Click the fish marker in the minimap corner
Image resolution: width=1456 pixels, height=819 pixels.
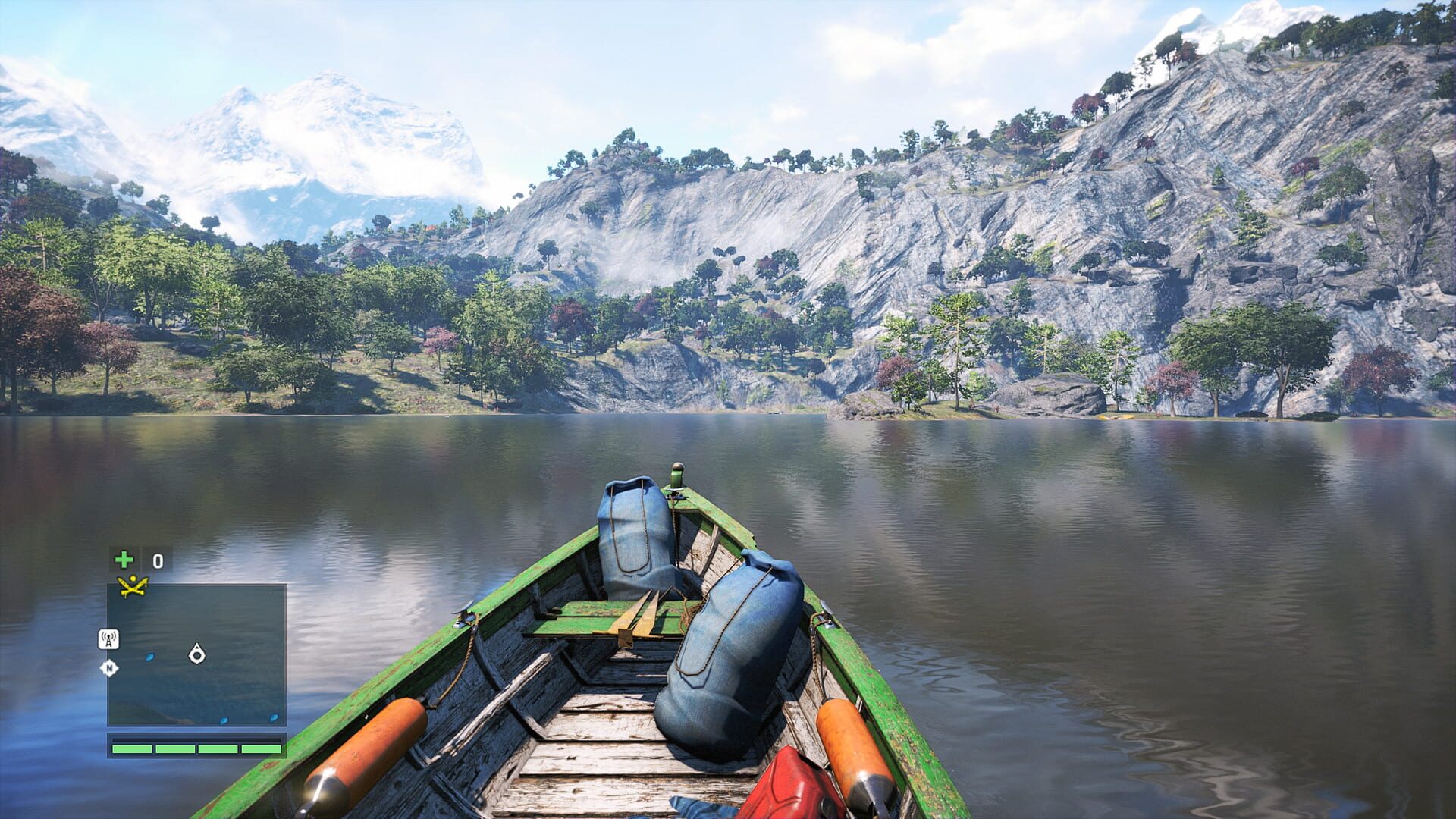point(274,717)
